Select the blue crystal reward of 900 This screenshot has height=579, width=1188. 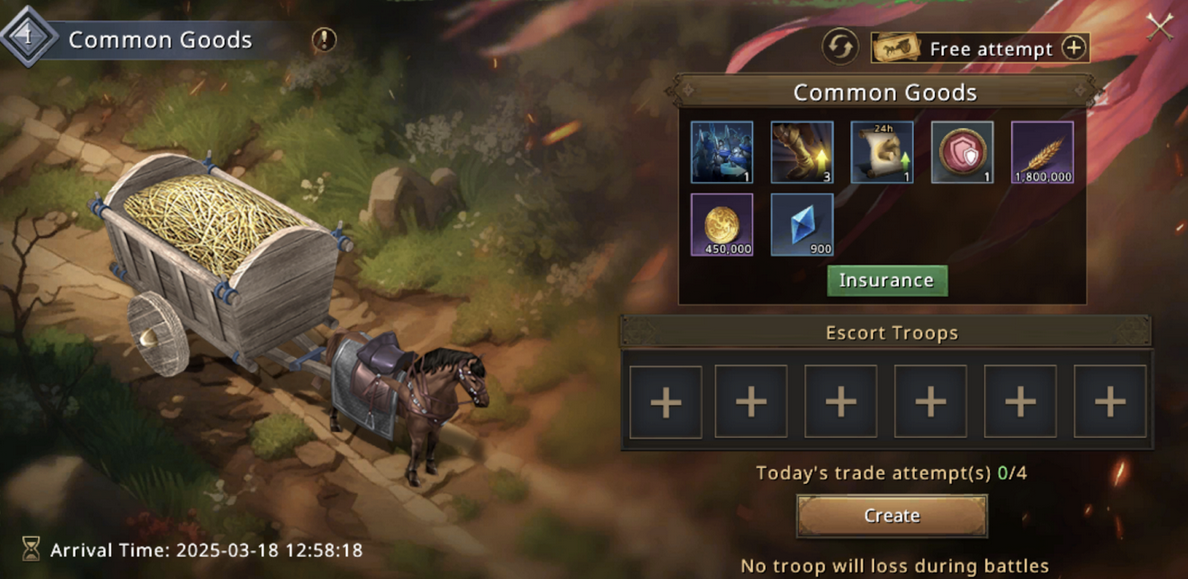tap(802, 224)
